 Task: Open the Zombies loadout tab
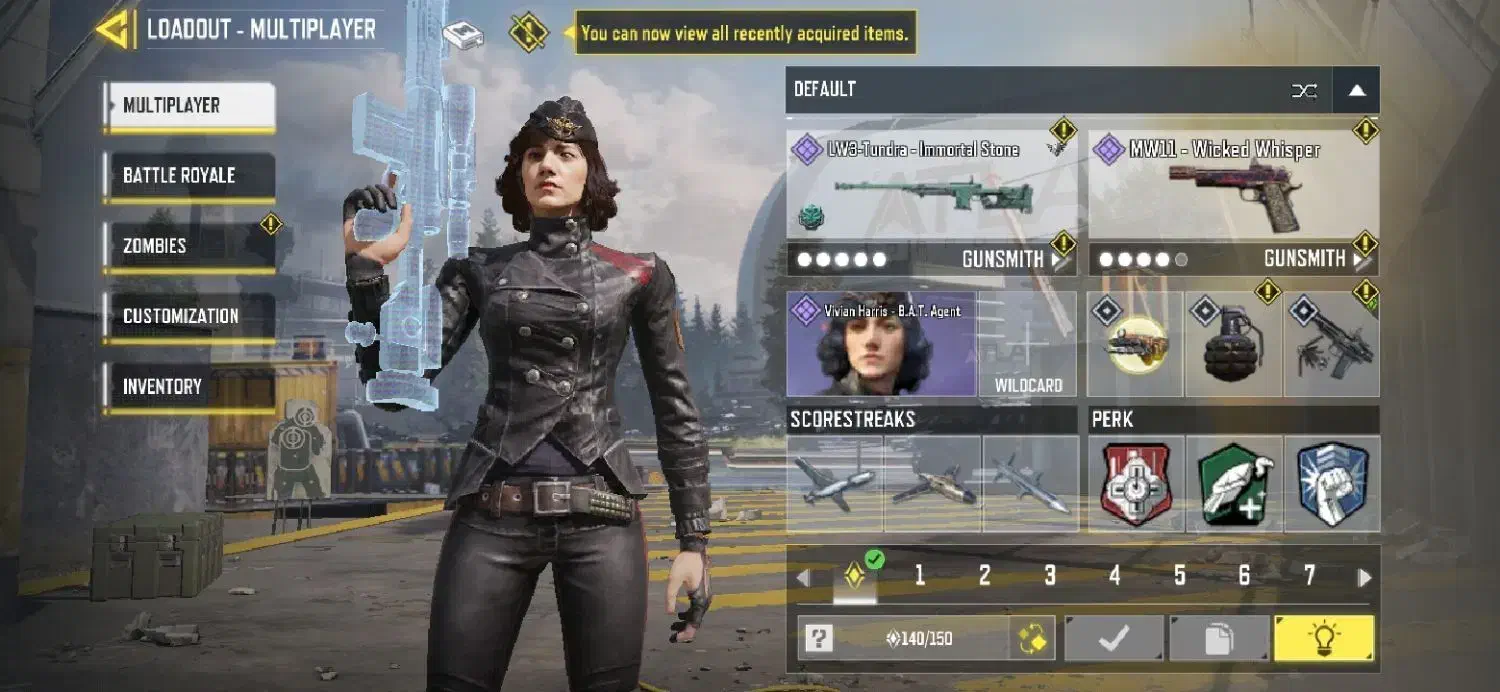point(189,246)
